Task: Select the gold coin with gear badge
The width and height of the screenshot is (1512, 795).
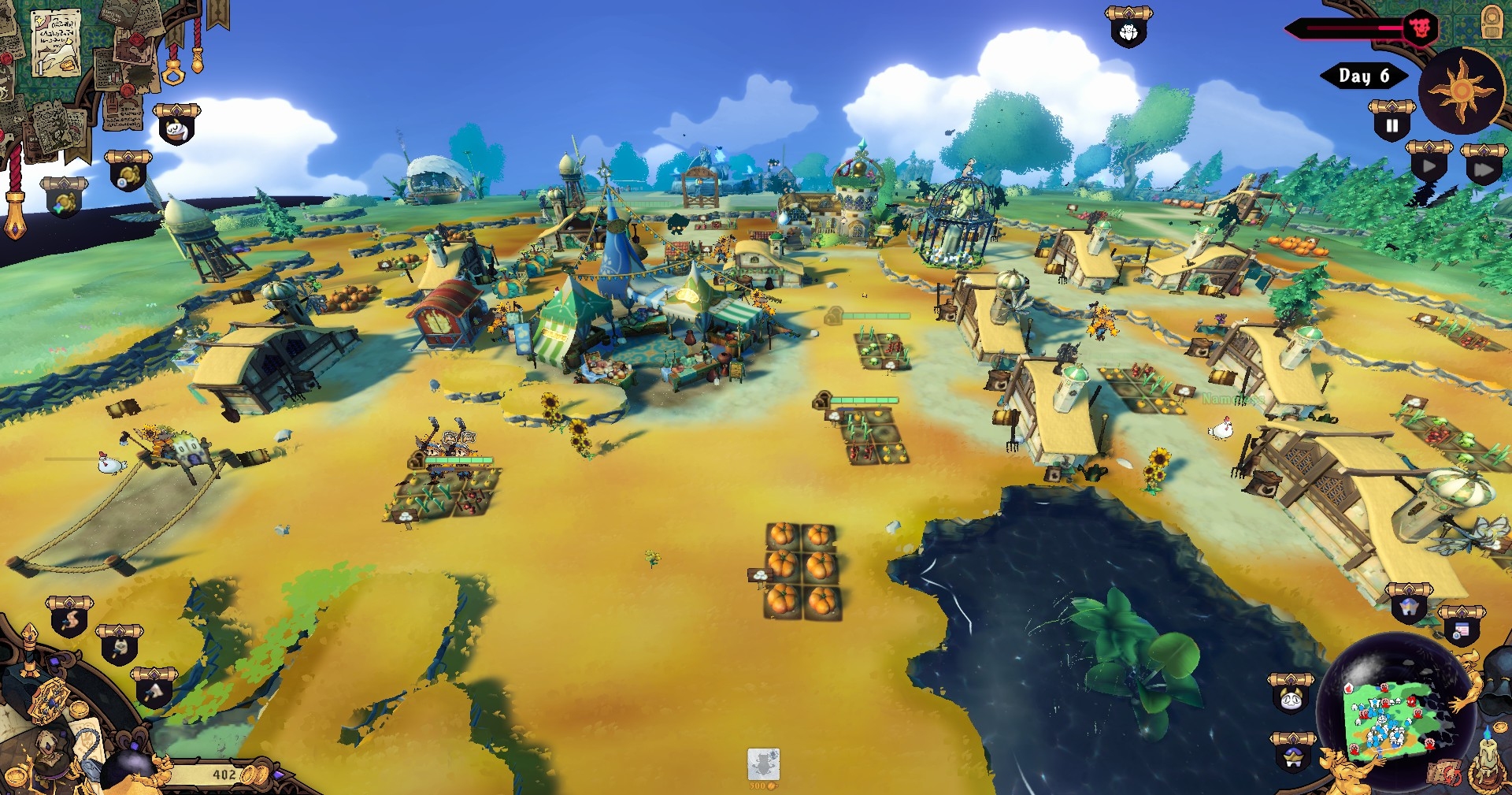Action: pos(128,174)
